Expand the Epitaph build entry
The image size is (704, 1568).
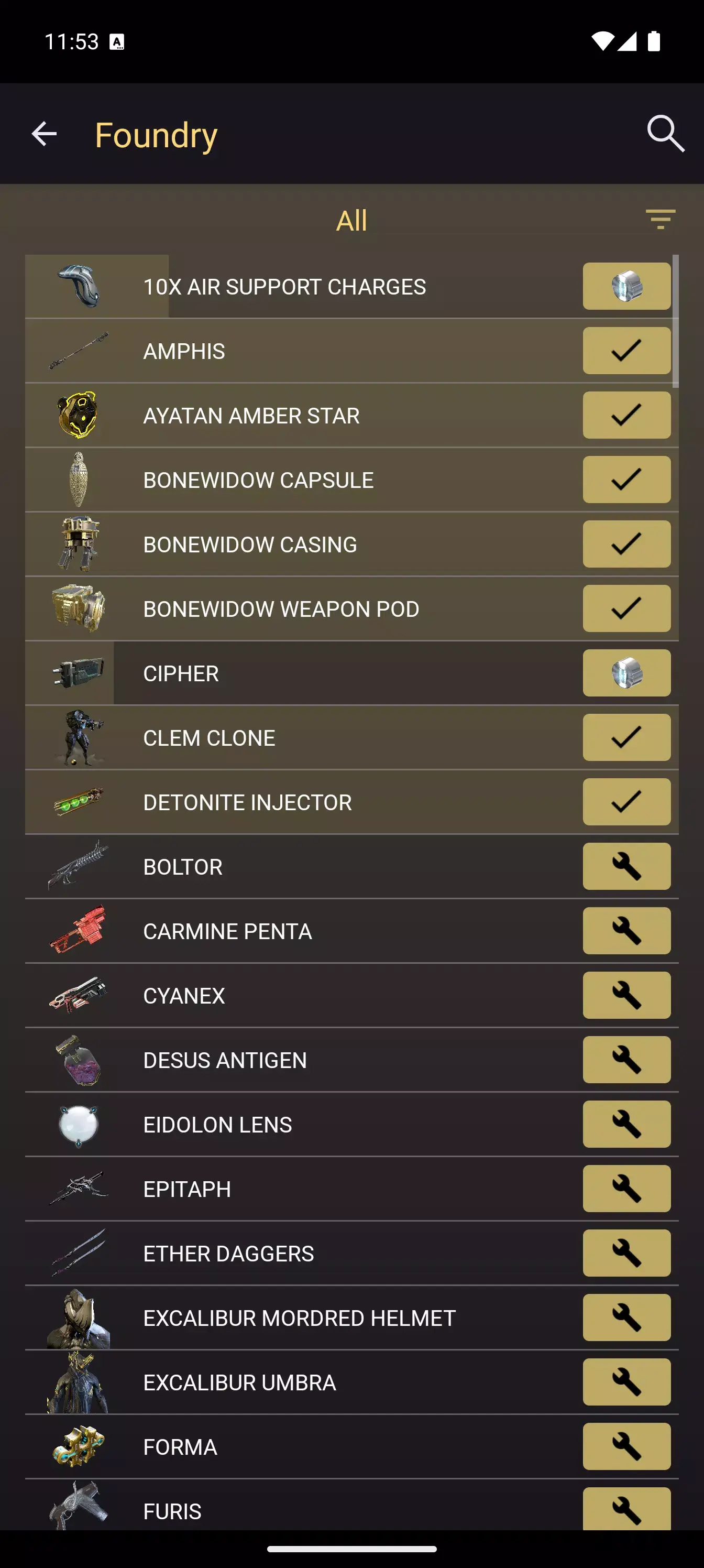click(304, 1188)
